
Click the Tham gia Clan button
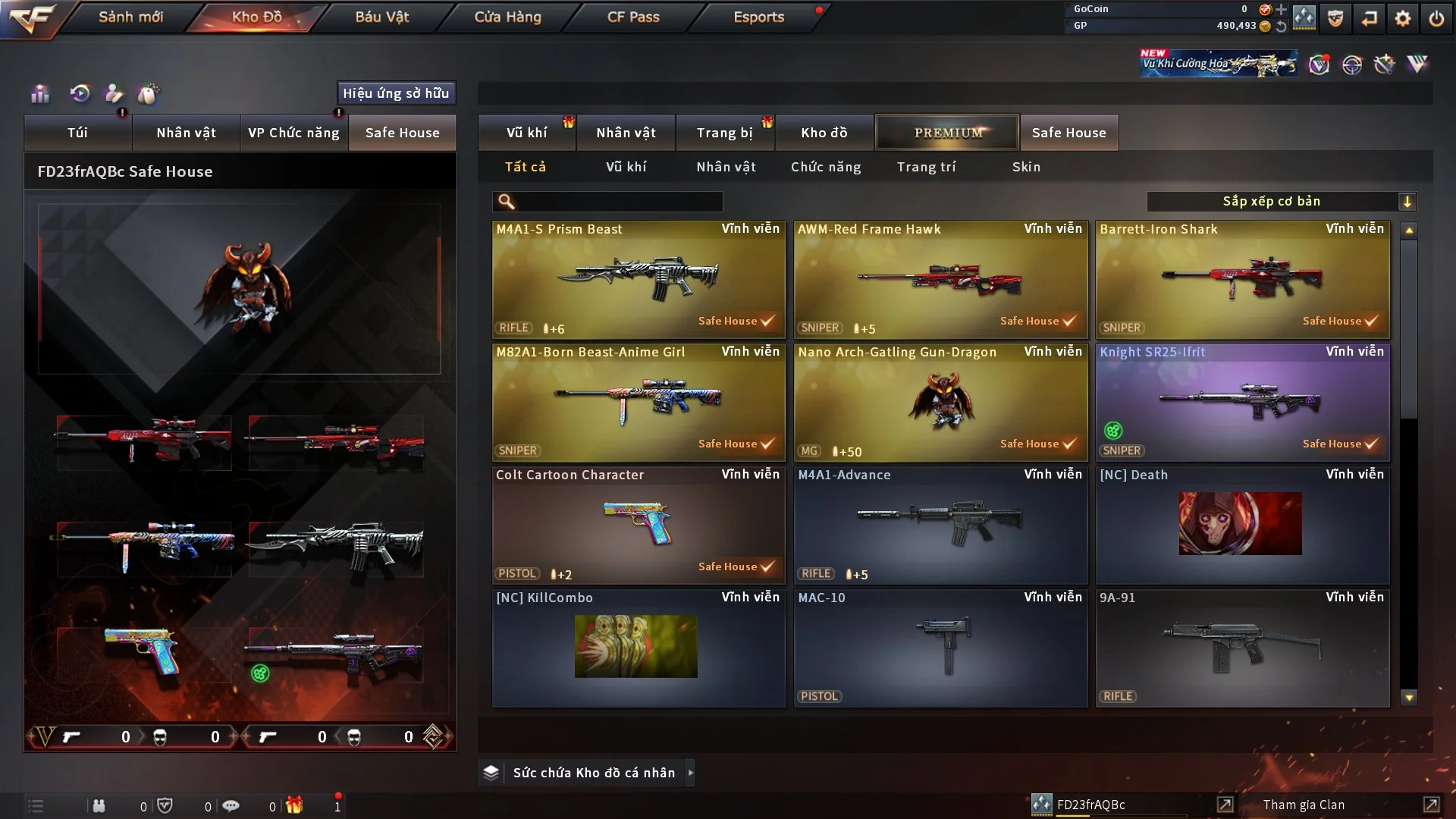click(1304, 805)
